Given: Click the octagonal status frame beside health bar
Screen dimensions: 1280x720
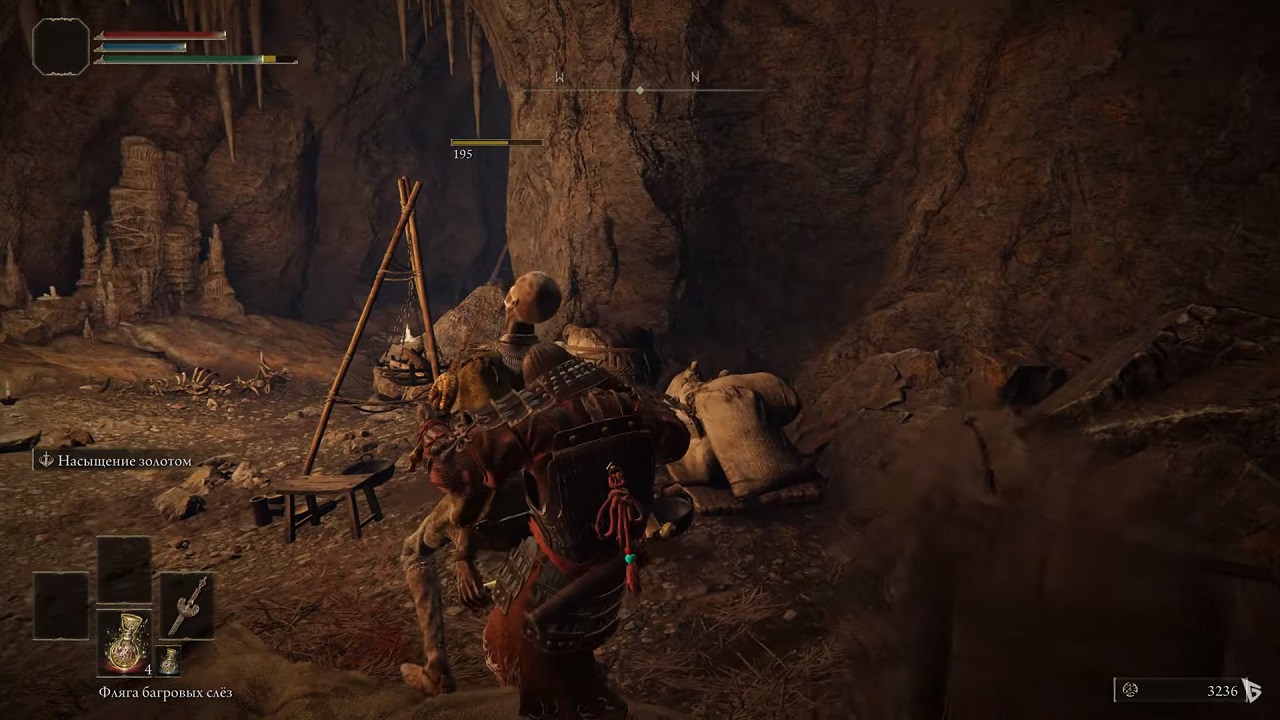Looking at the screenshot, I should pos(61,46).
